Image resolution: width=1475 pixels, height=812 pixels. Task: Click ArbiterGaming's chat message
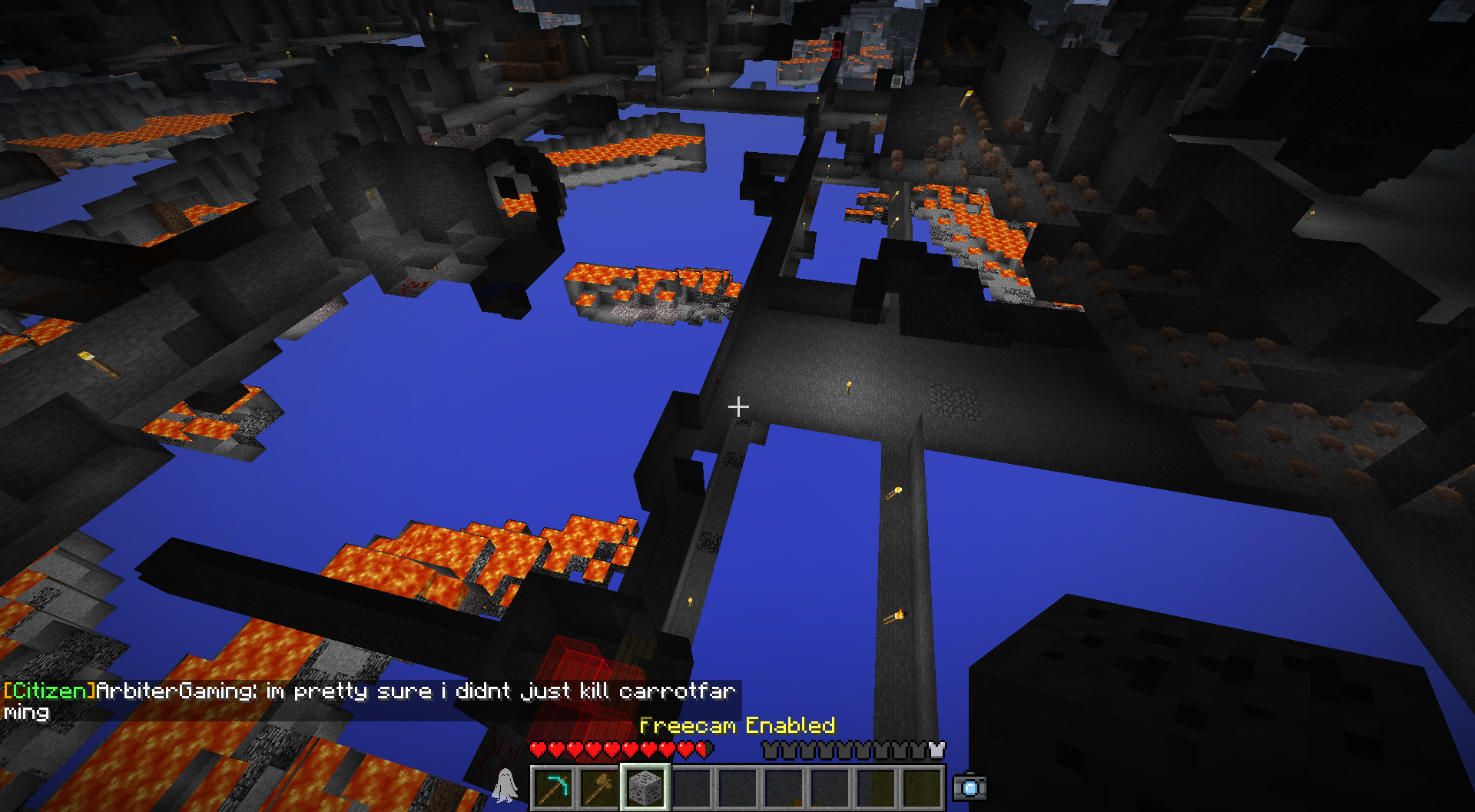click(x=369, y=700)
